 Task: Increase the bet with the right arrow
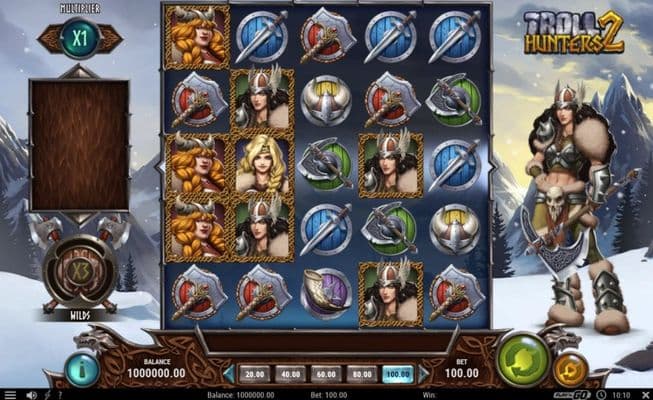[424, 374]
